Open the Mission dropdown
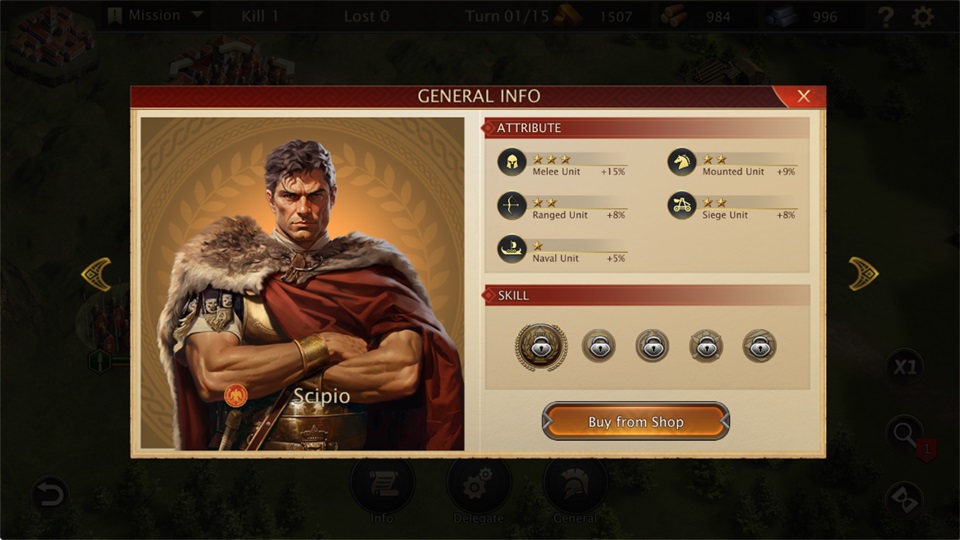960x540 pixels. click(x=155, y=16)
